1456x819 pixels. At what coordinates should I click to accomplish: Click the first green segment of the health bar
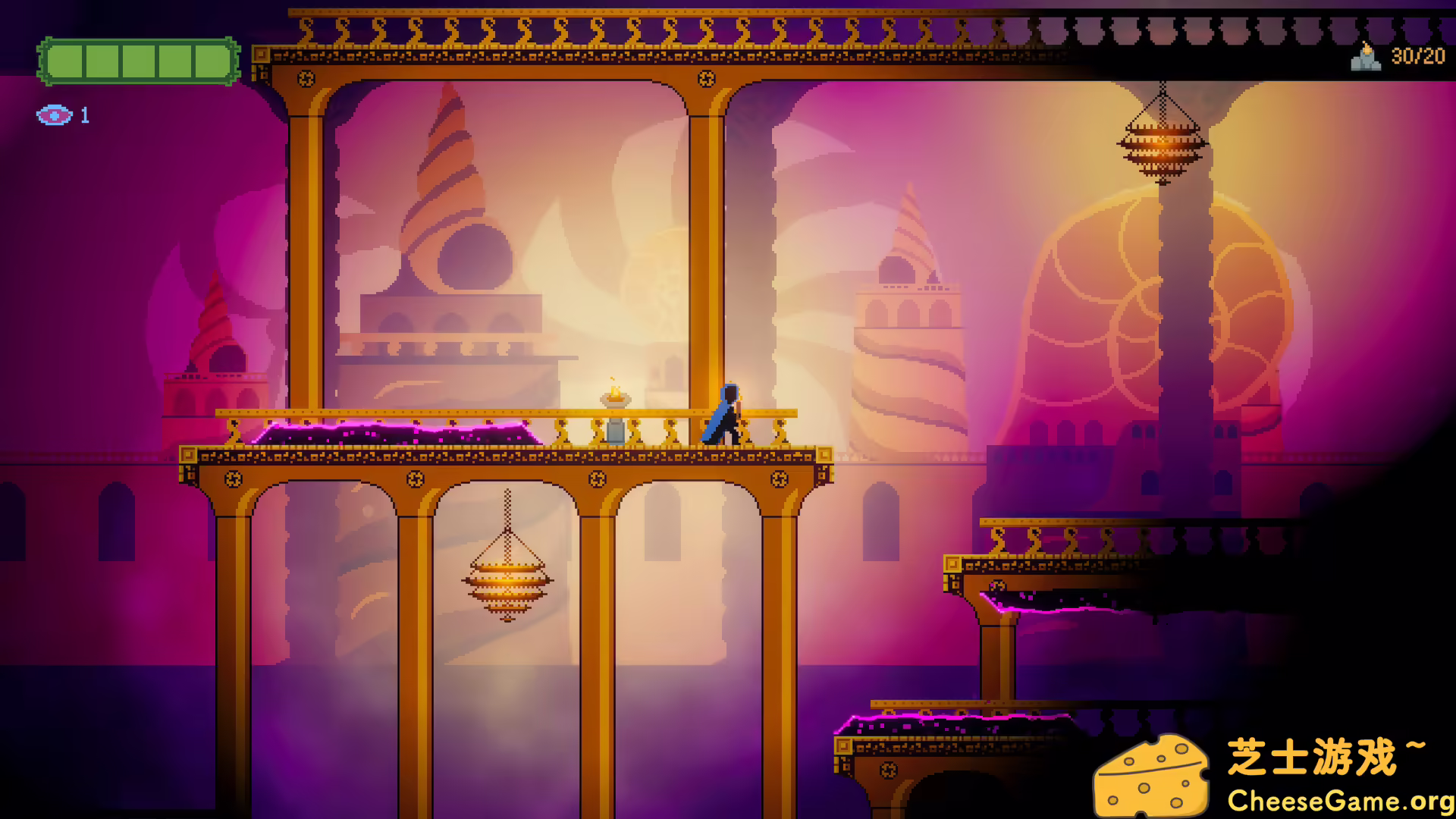click(64, 60)
